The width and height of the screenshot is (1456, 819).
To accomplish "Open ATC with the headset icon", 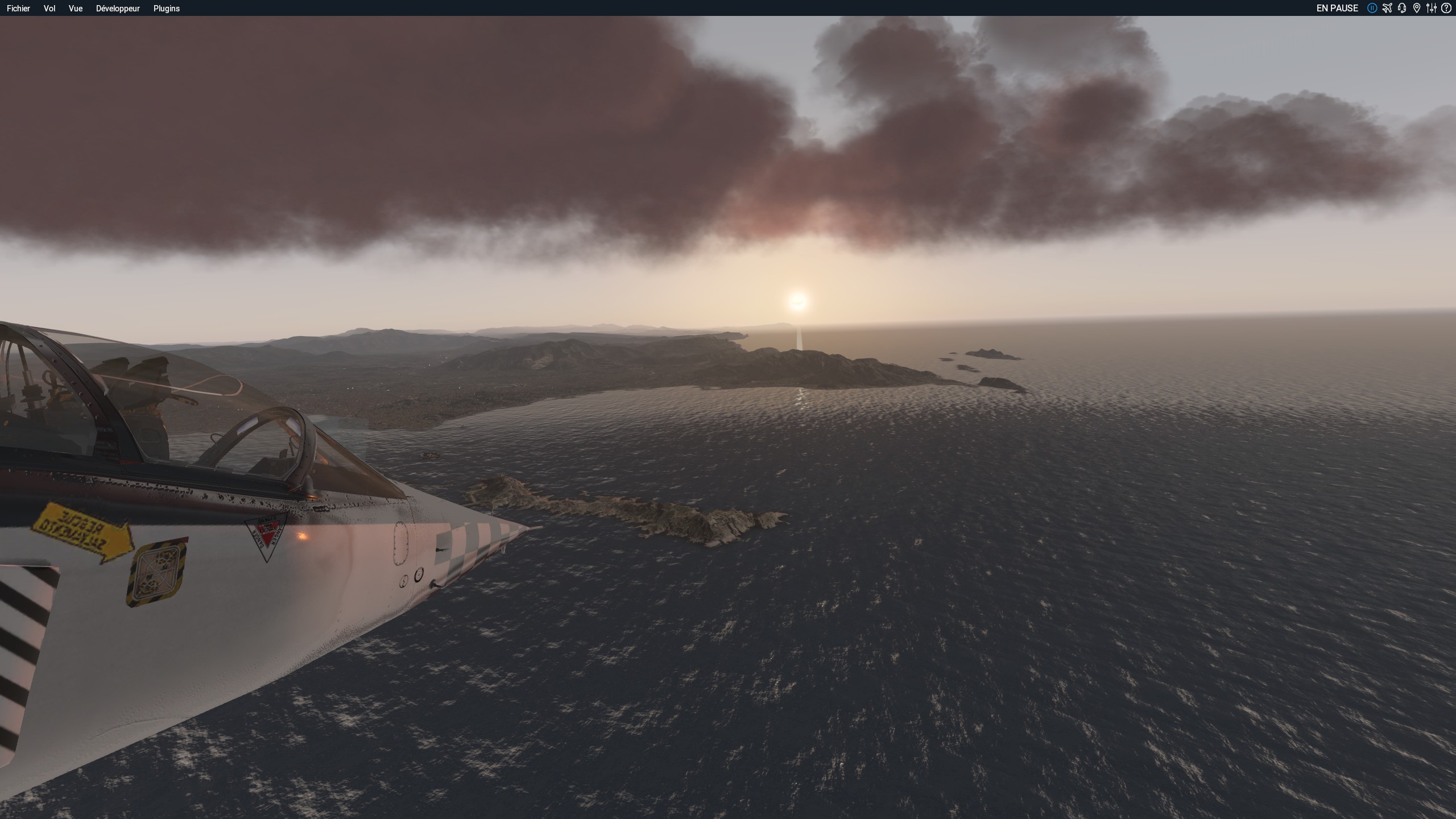I will [1402, 8].
